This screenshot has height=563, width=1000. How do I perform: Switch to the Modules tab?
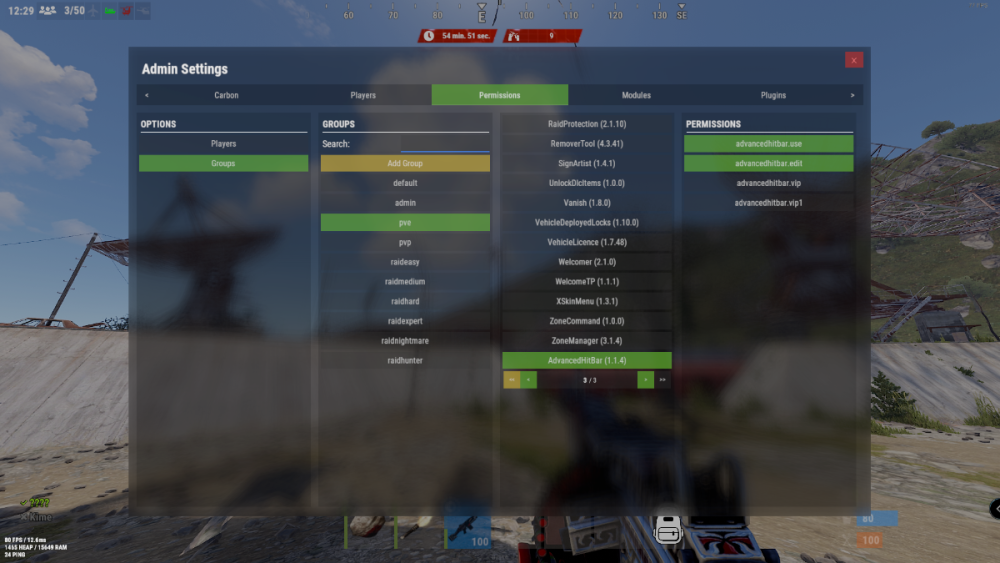click(x=636, y=95)
